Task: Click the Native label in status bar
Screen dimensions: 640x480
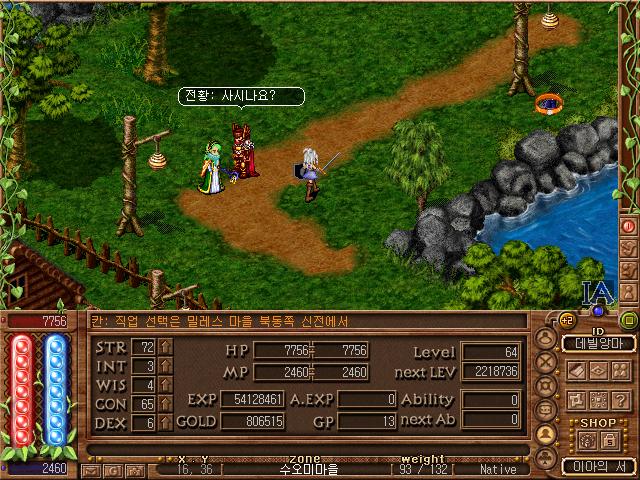Action: [499, 469]
